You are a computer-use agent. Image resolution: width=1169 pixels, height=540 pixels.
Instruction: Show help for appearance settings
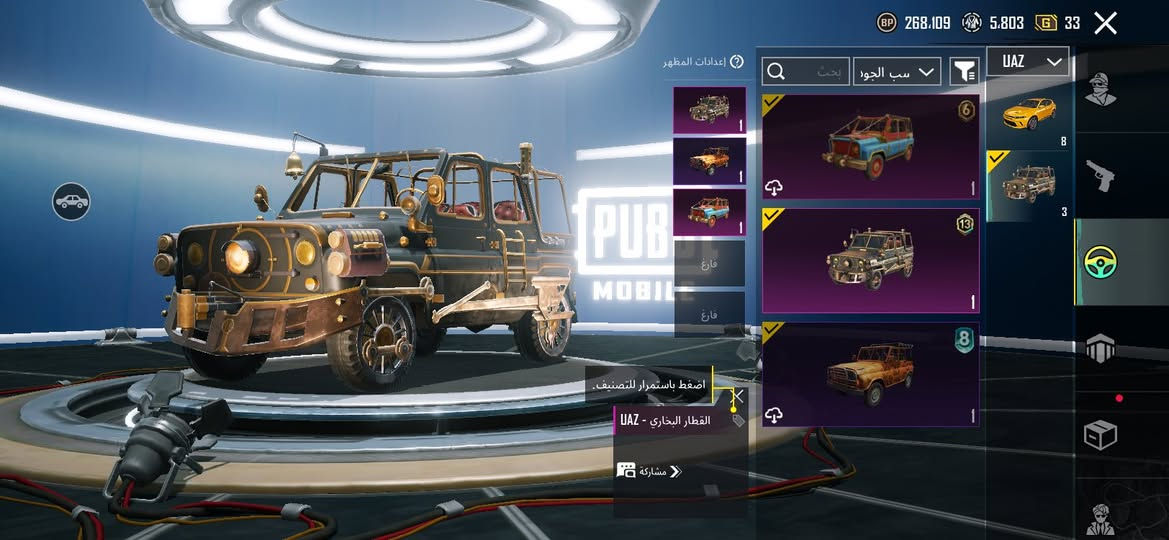pos(737,62)
